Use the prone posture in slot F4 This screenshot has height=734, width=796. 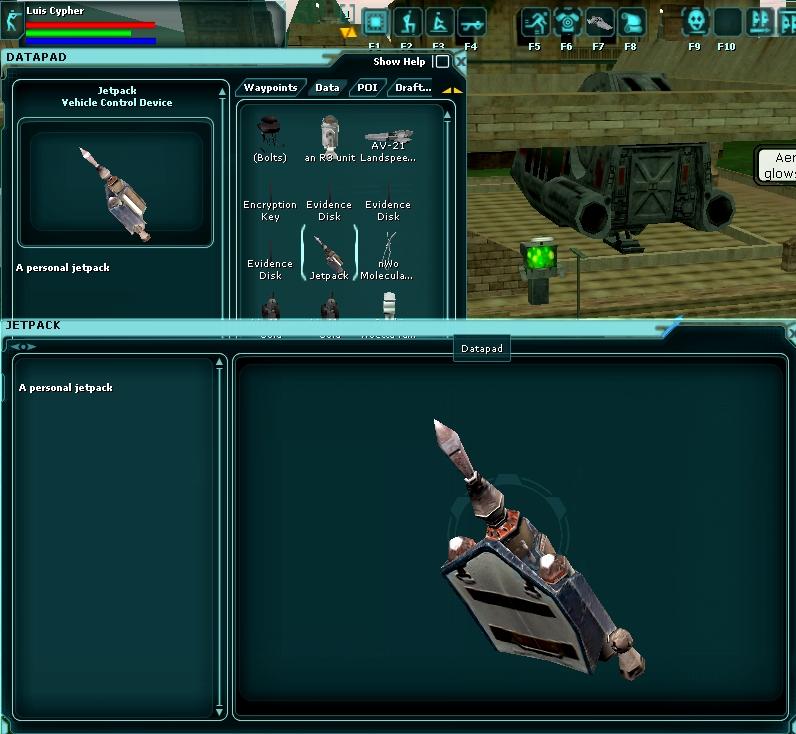[x=471, y=22]
